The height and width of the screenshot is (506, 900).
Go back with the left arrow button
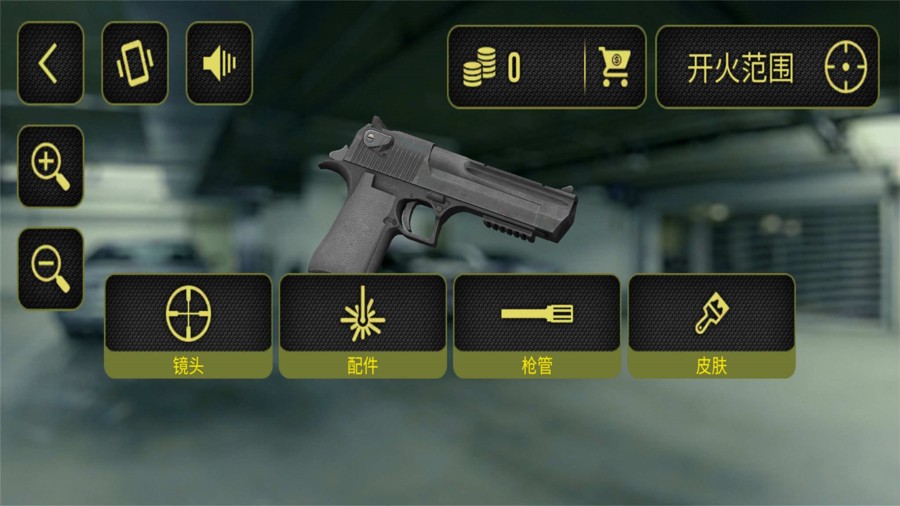click(x=50, y=64)
